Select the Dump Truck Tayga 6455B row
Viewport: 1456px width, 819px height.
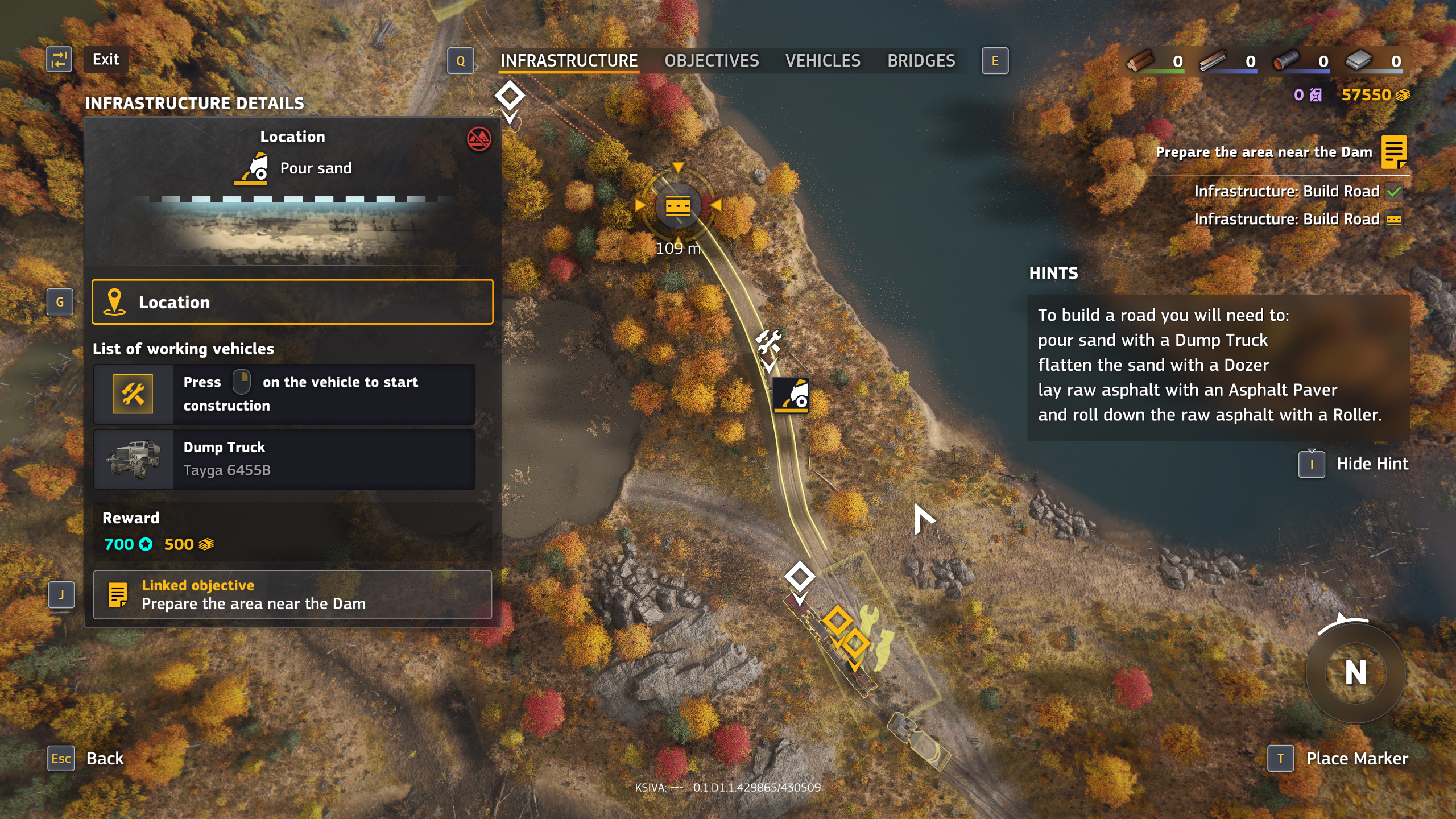click(x=284, y=459)
